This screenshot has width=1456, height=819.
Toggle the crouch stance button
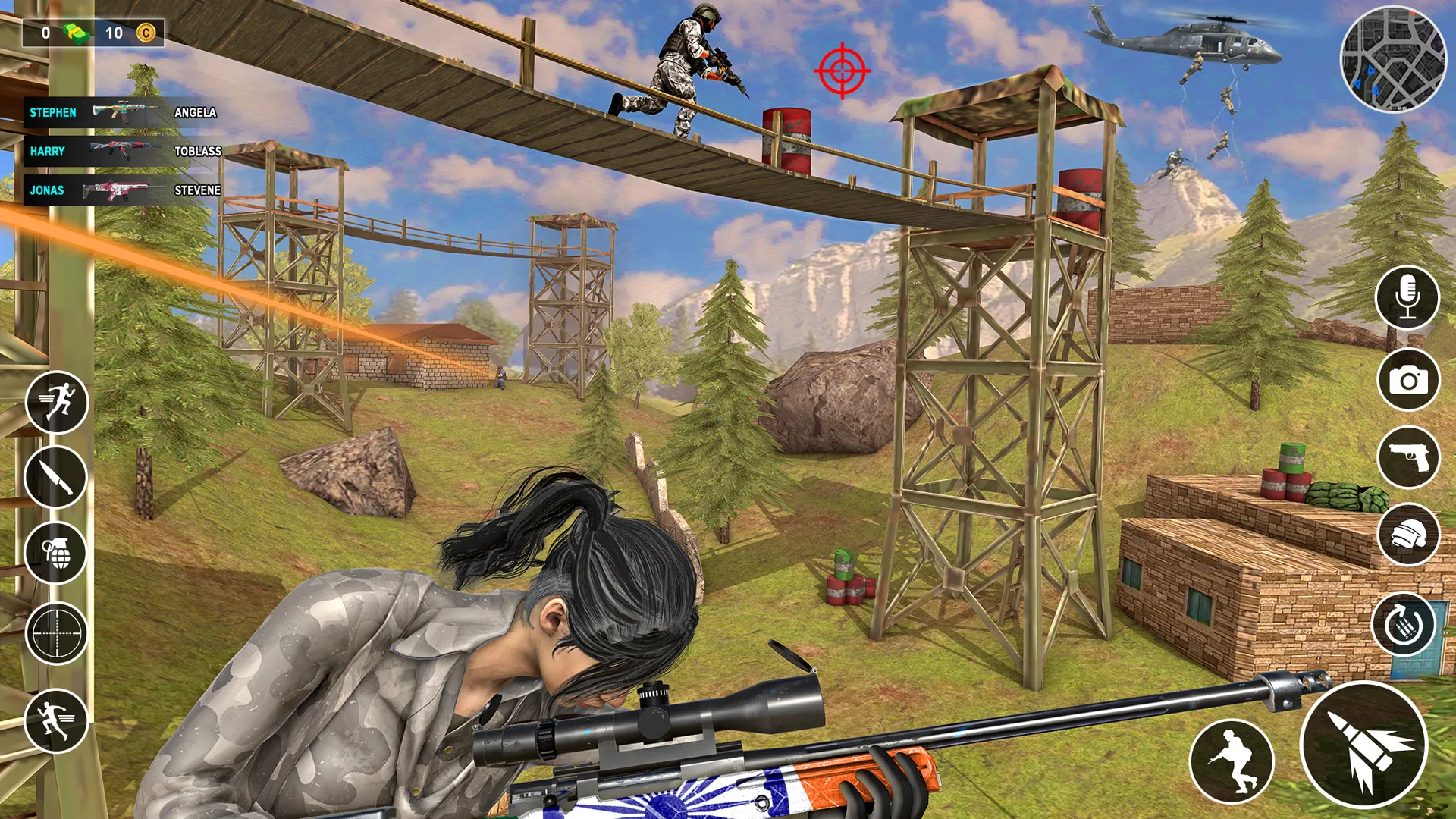pos(1232,762)
